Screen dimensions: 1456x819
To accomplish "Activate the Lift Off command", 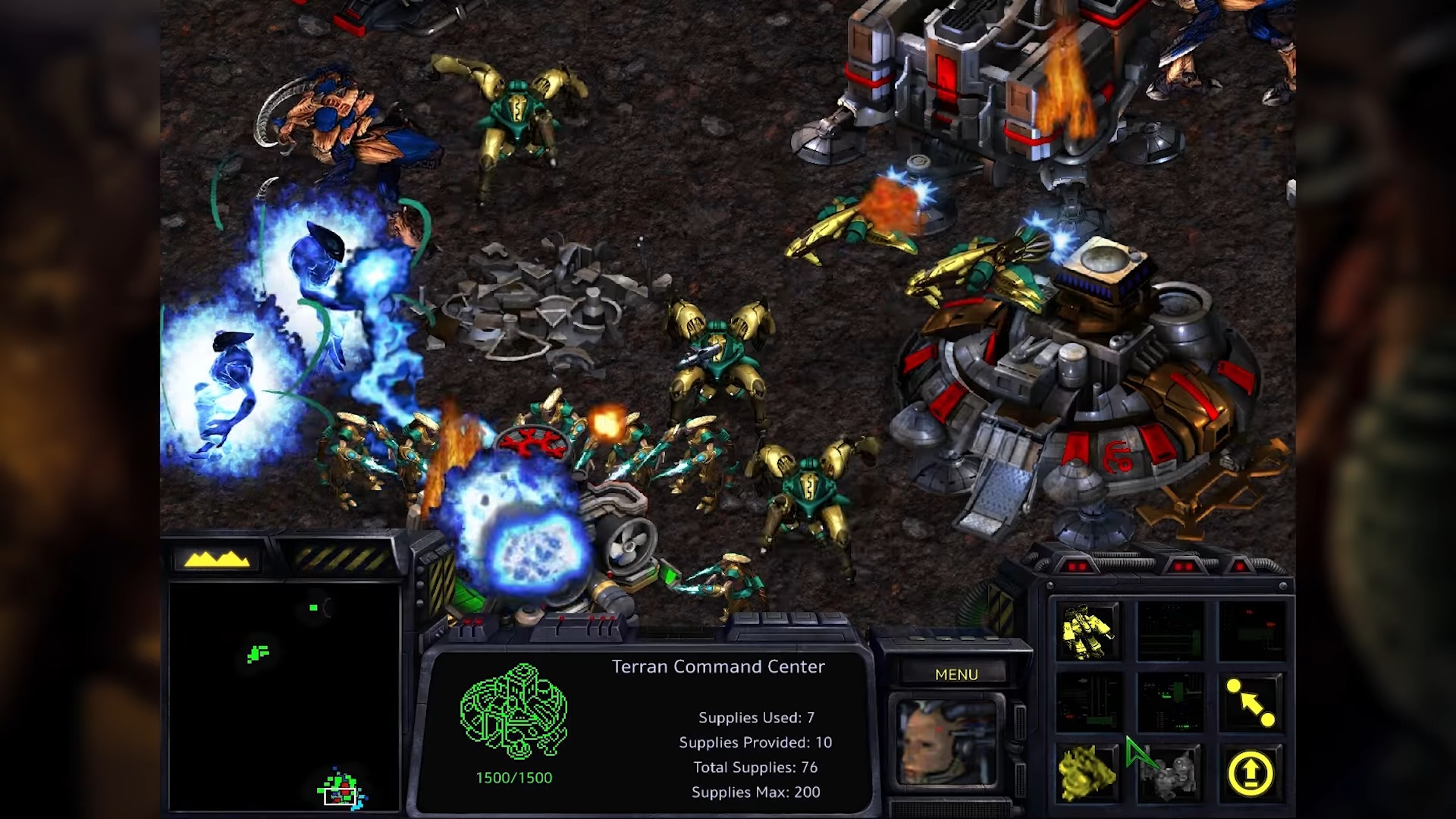I will coord(1250,773).
